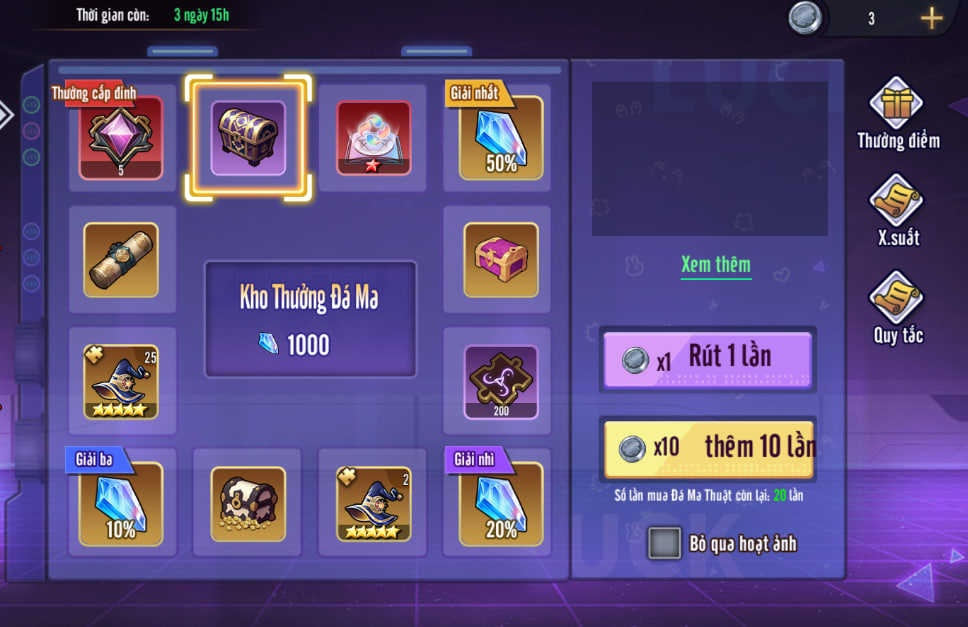Draw ten times with thêm 10 lần
This screenshot has width=968, height=627.
click(708, 448)
